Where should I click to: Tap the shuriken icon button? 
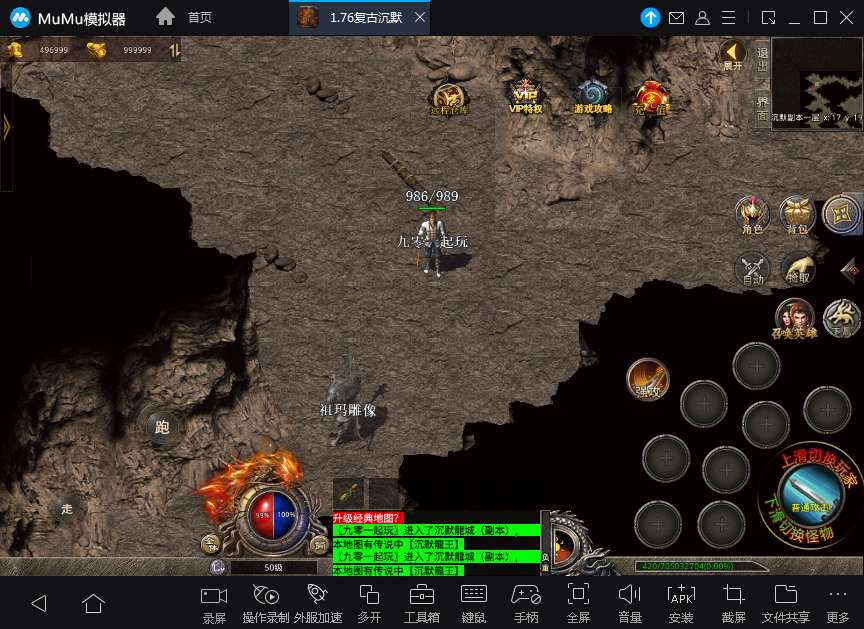(841, 213)
